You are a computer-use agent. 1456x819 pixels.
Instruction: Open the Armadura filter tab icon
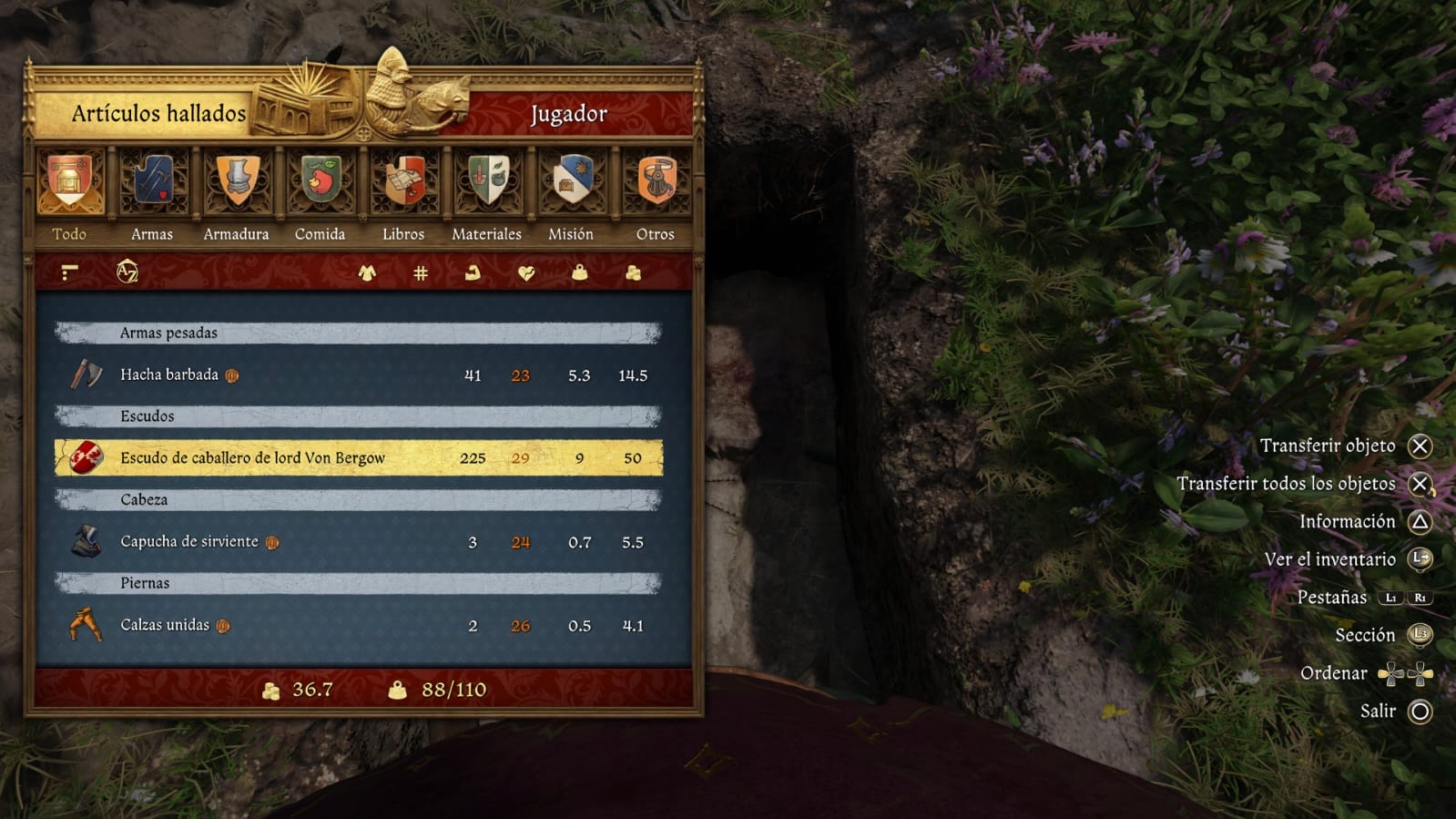[x=235, y=182]
